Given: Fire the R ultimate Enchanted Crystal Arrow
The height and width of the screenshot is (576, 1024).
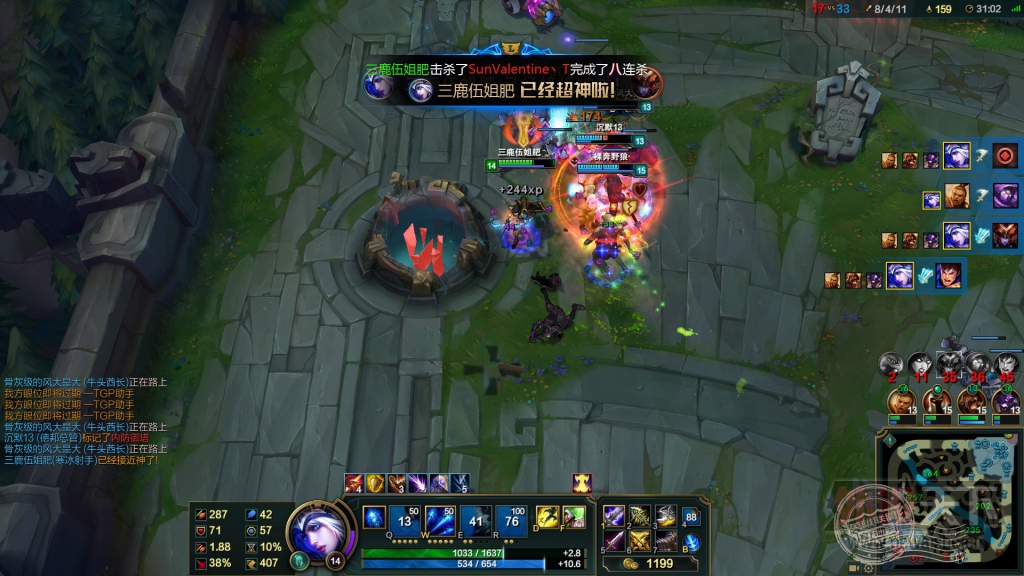Looking at the screenshot, I should click(x=512, y=519).
